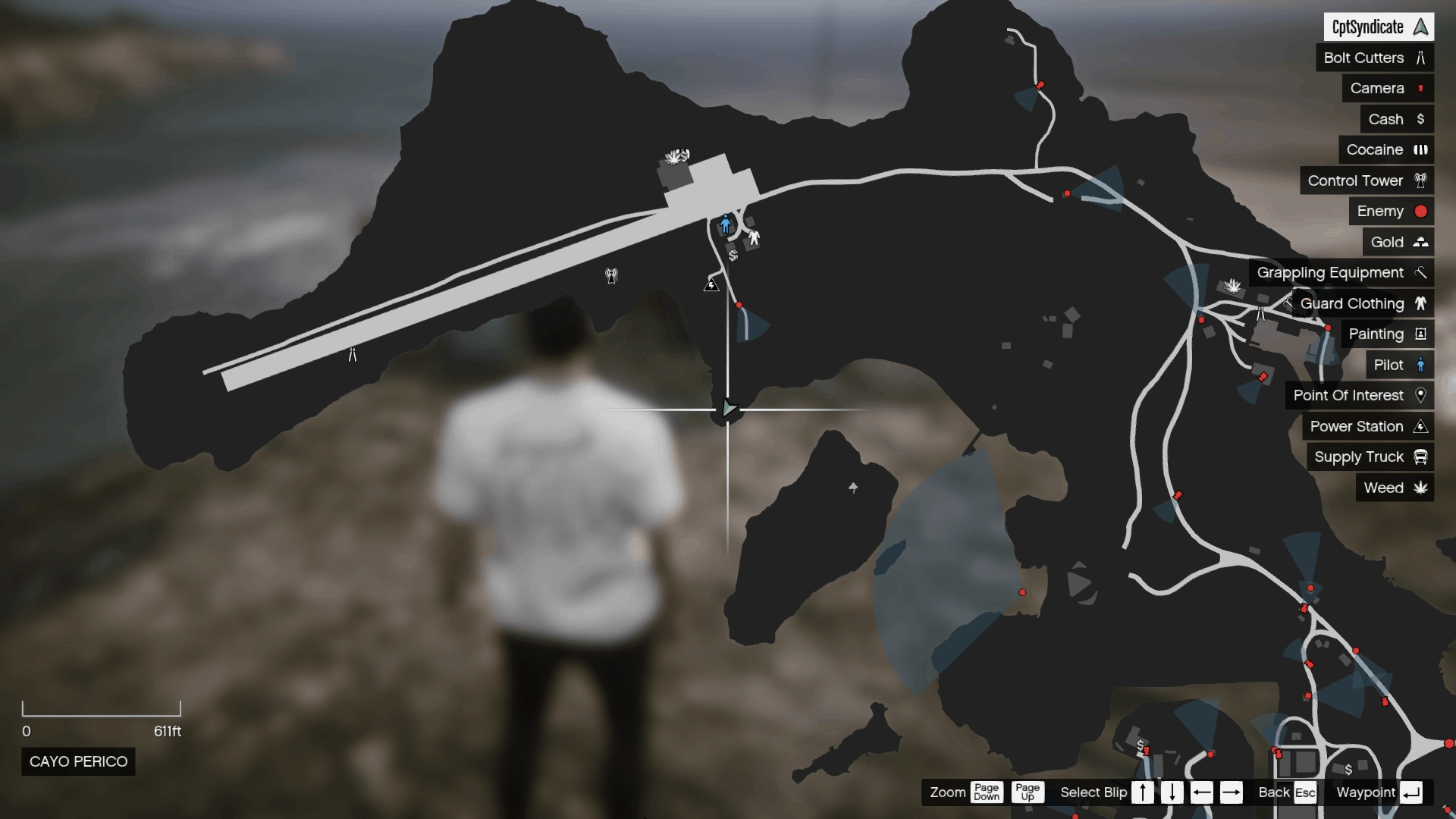Viewport: 1456px width, 819px height.
Task: Click the Select Blip up arrow
Action: point(1142,792)
